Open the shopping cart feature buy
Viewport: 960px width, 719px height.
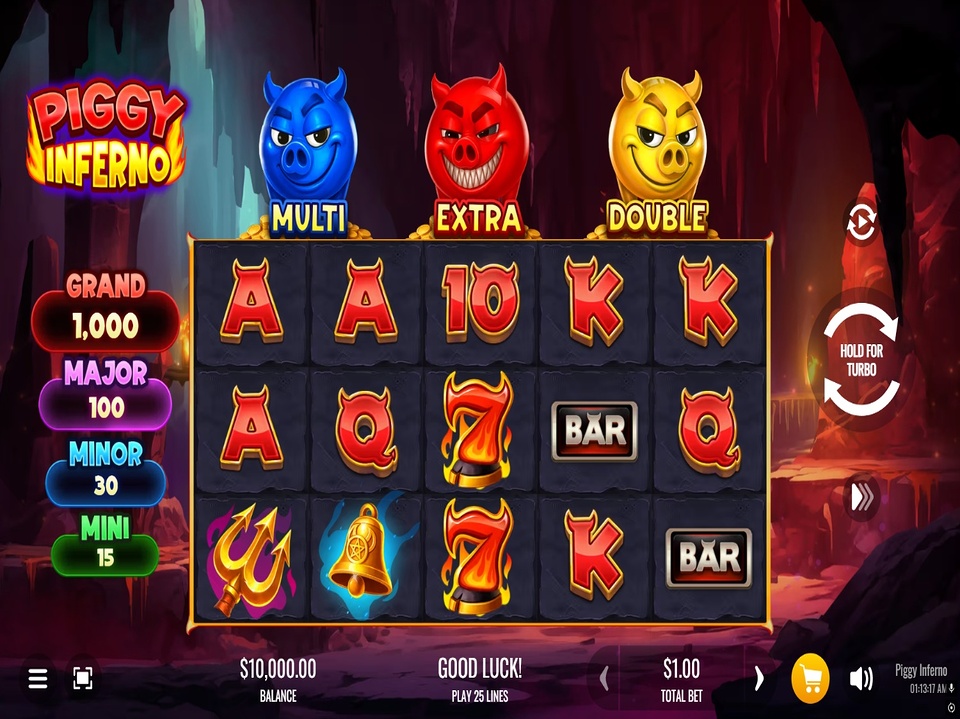click(810, 680)
